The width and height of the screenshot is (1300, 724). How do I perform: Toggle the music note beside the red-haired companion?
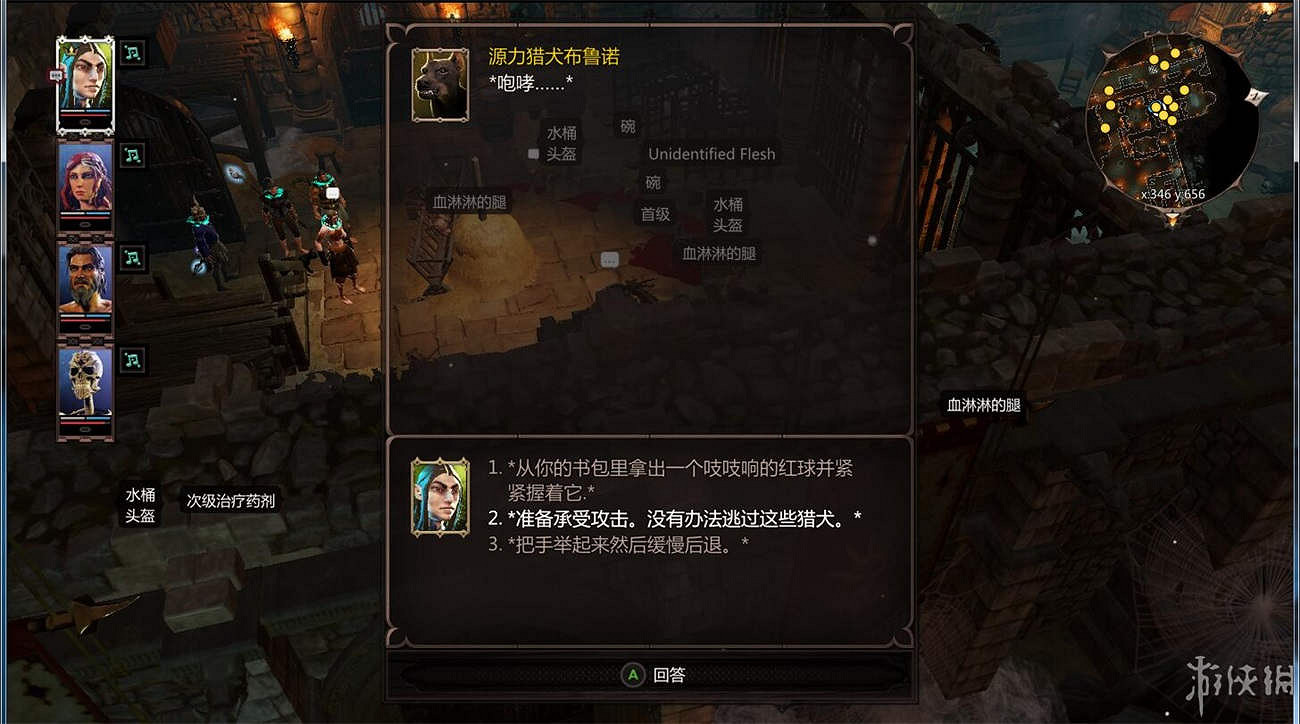point(131,155)
